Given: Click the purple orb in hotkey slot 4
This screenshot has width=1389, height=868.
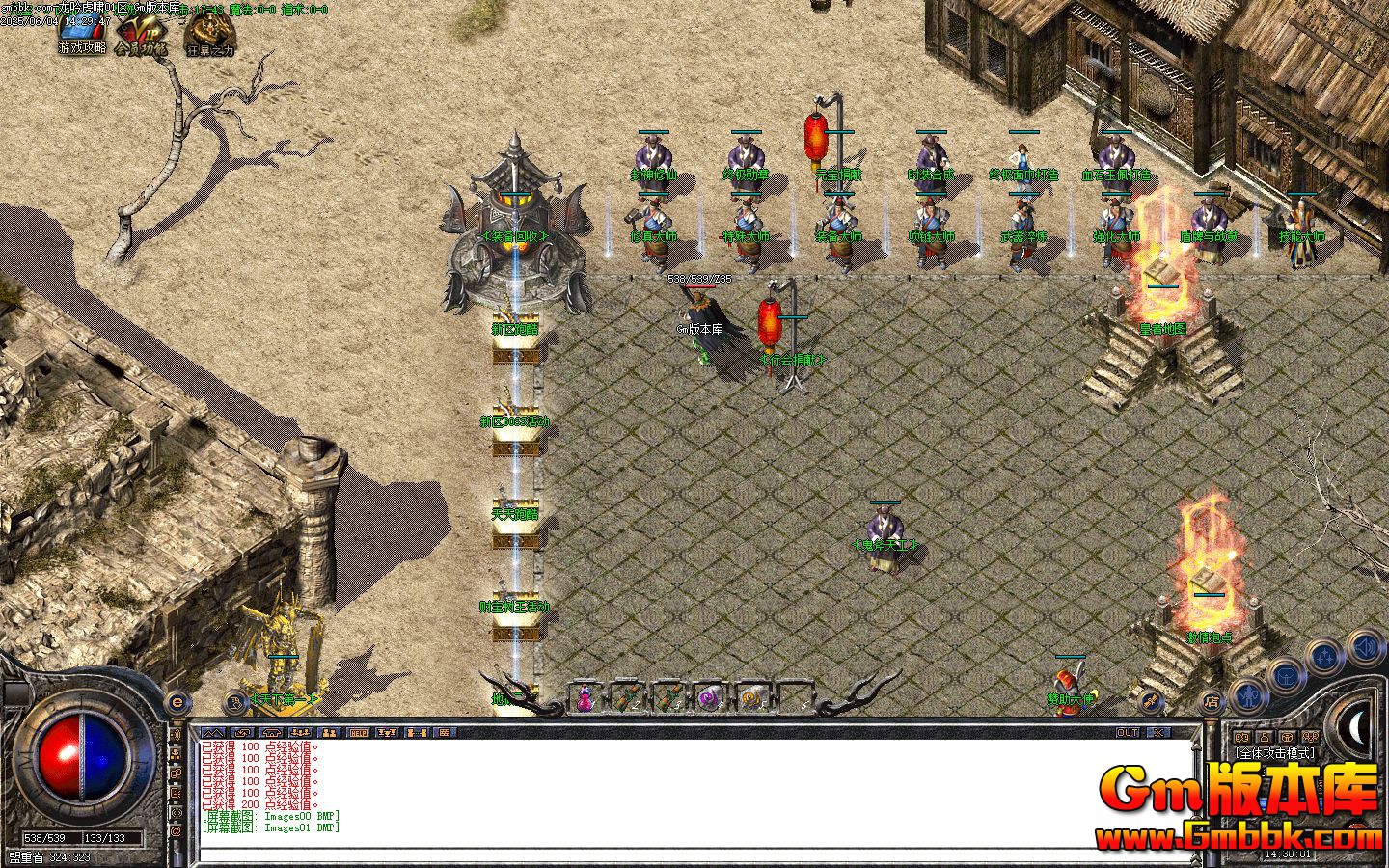Looking at the screenshot, I should [x=710, y=697].
